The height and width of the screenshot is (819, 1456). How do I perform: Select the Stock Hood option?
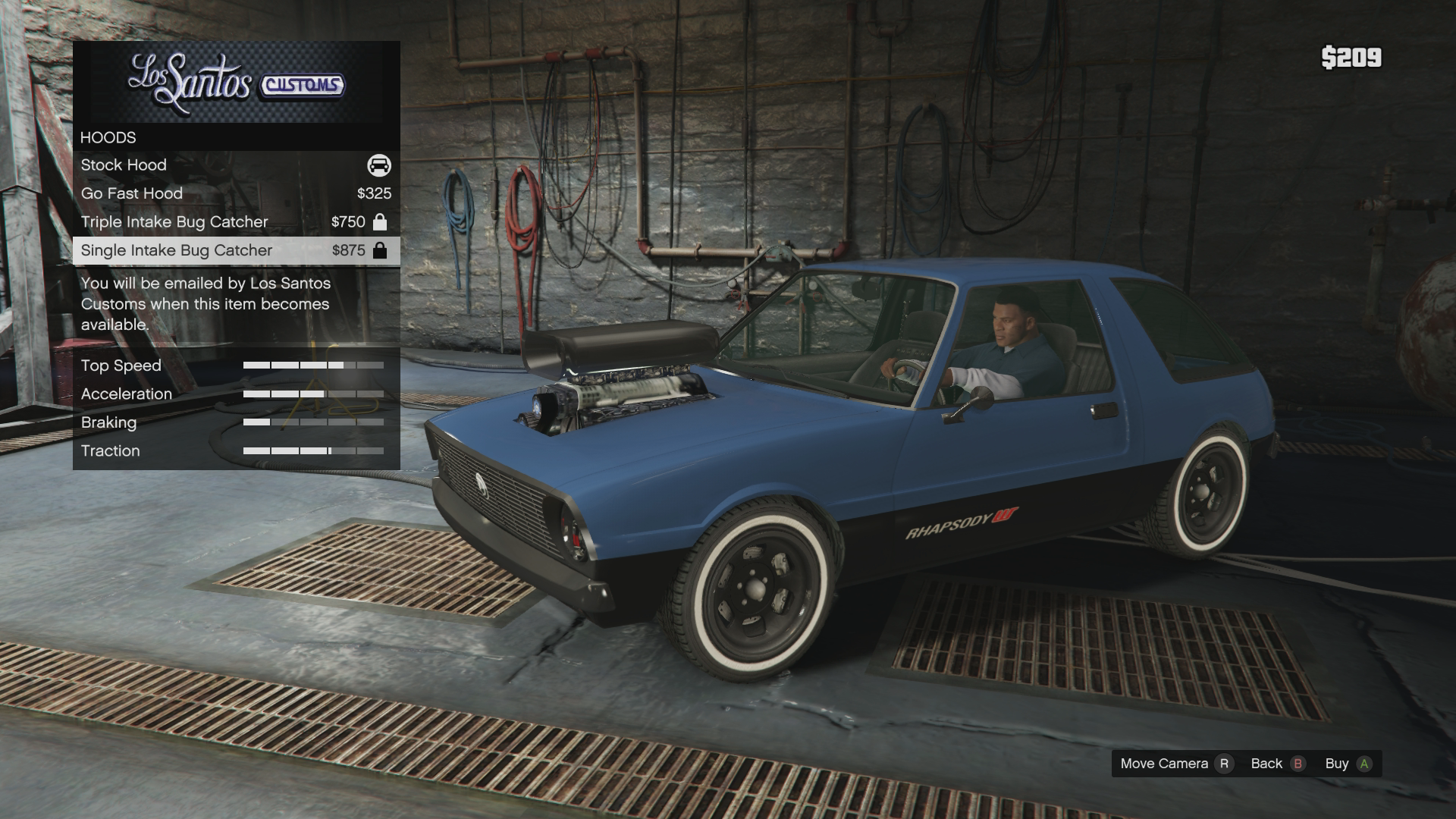click(x=235, y=165)
